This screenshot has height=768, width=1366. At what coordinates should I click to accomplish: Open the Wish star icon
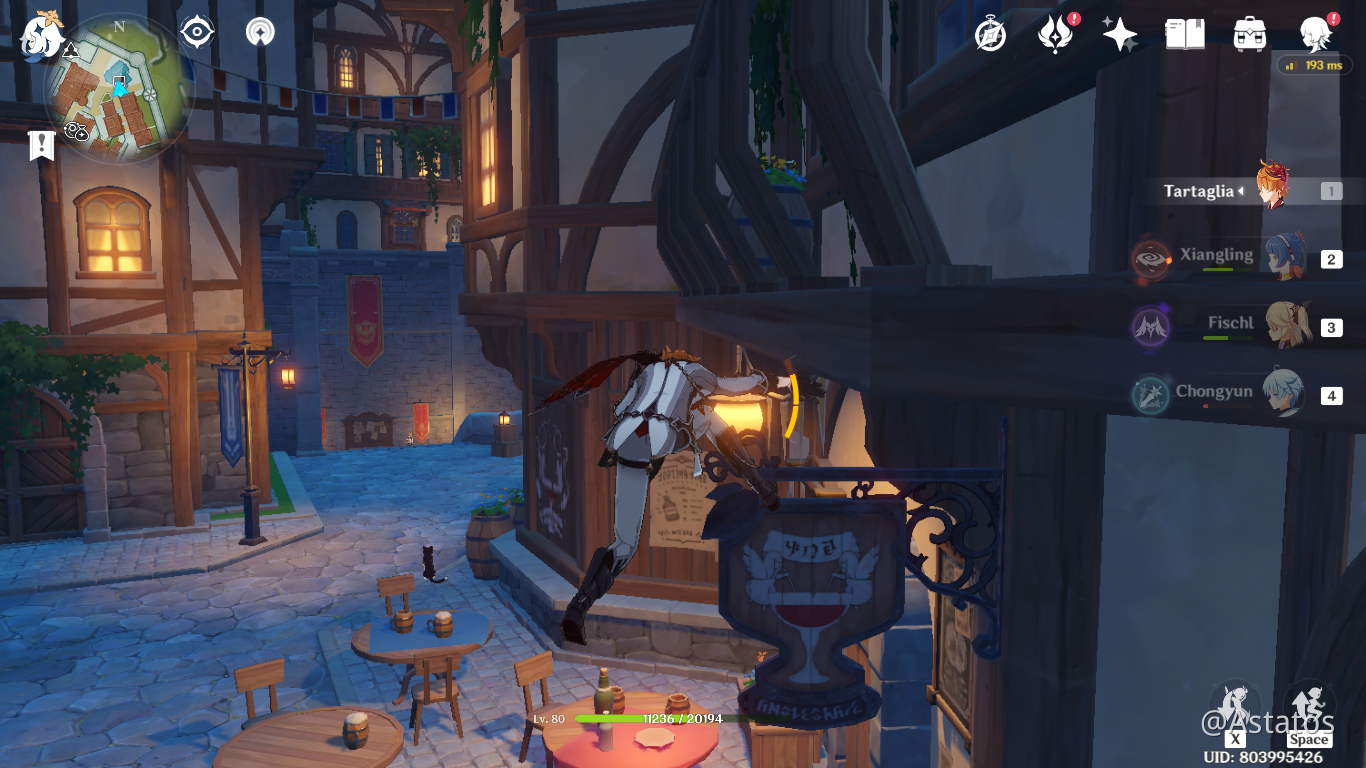click(1119, 35)
